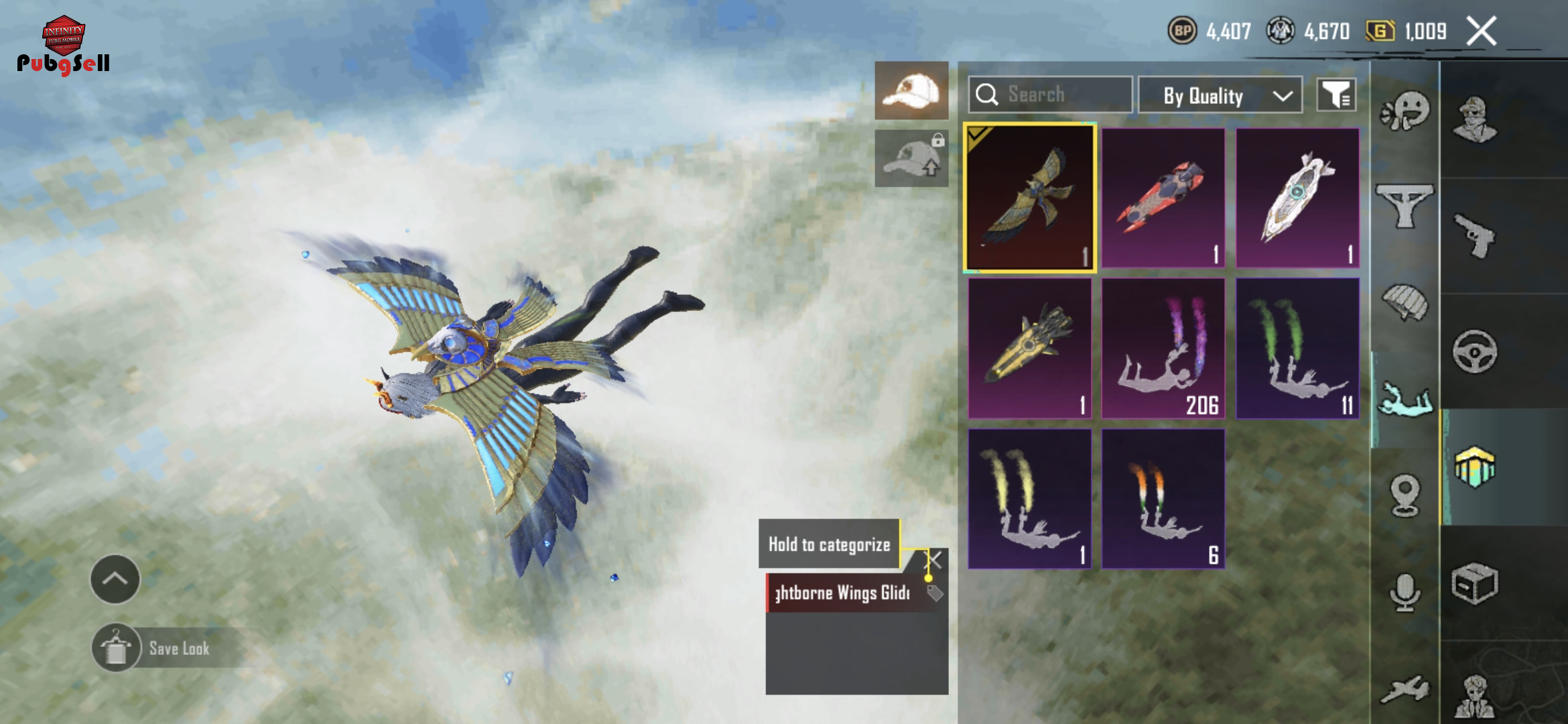Switch to the pistol weapons category
The image size is (1568, 724).
click(x=1474, y=235)
